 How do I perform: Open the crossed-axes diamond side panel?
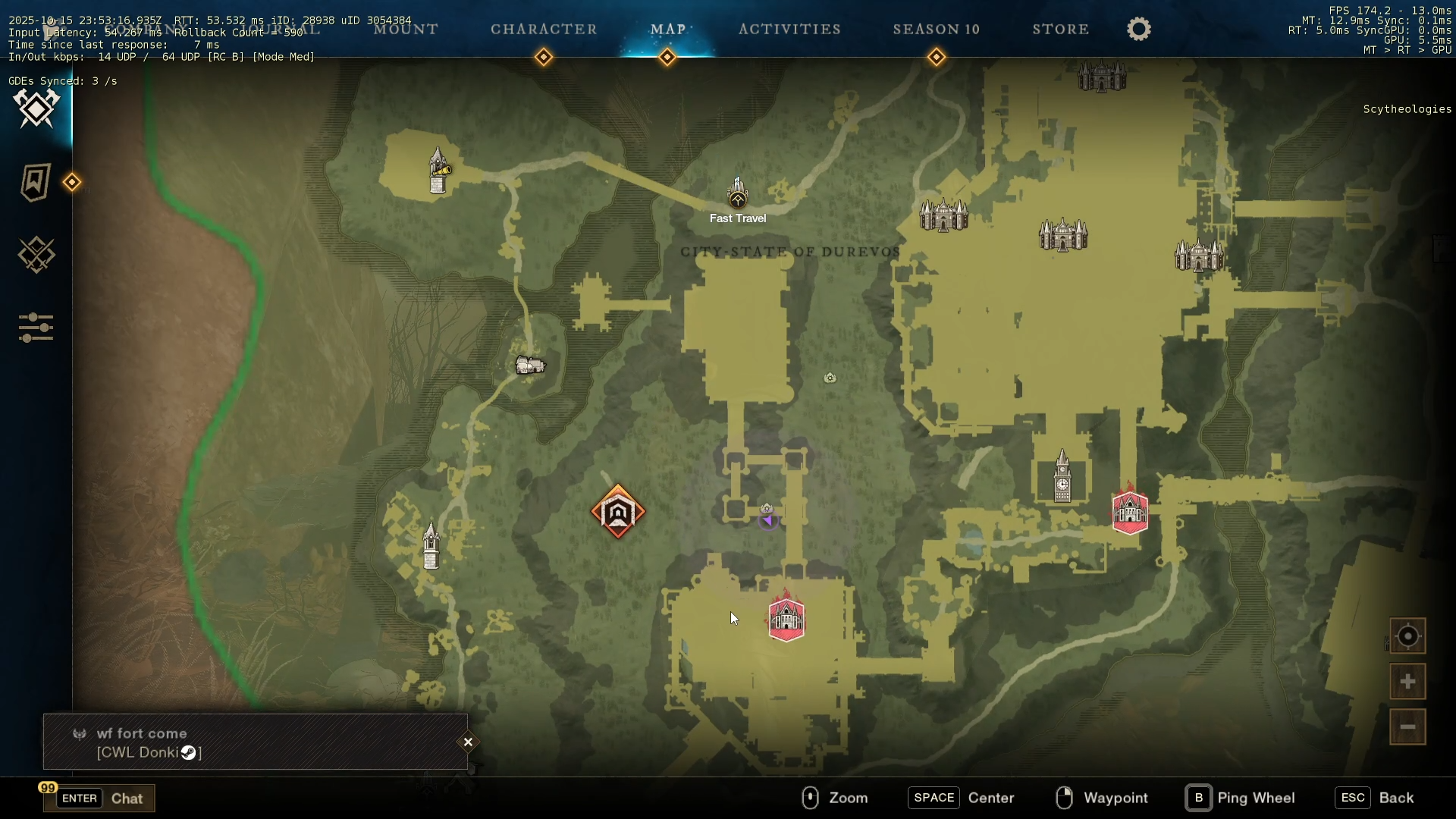point(36,109)
